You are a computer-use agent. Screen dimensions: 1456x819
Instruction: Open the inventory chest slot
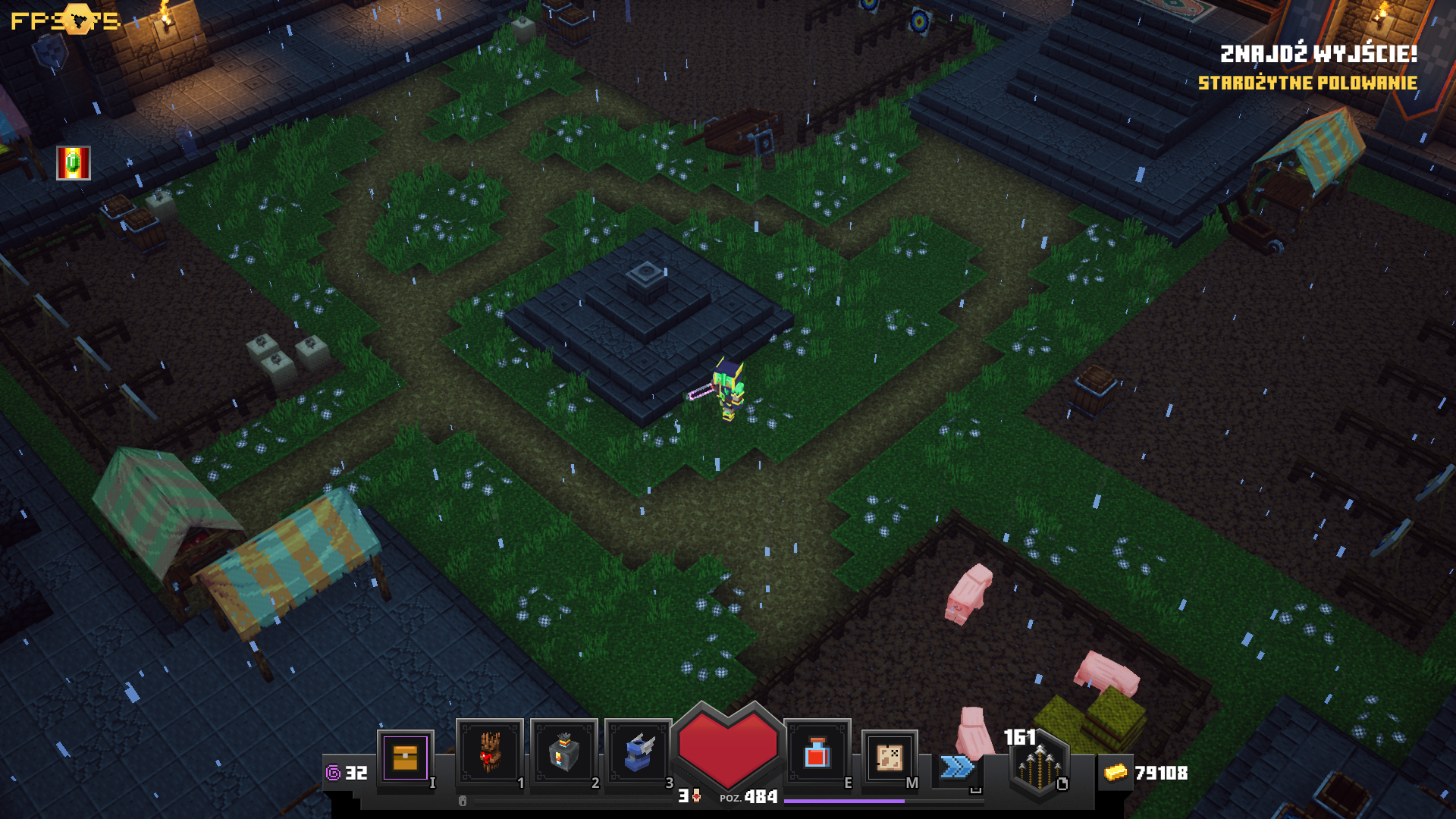pos(406,758)
